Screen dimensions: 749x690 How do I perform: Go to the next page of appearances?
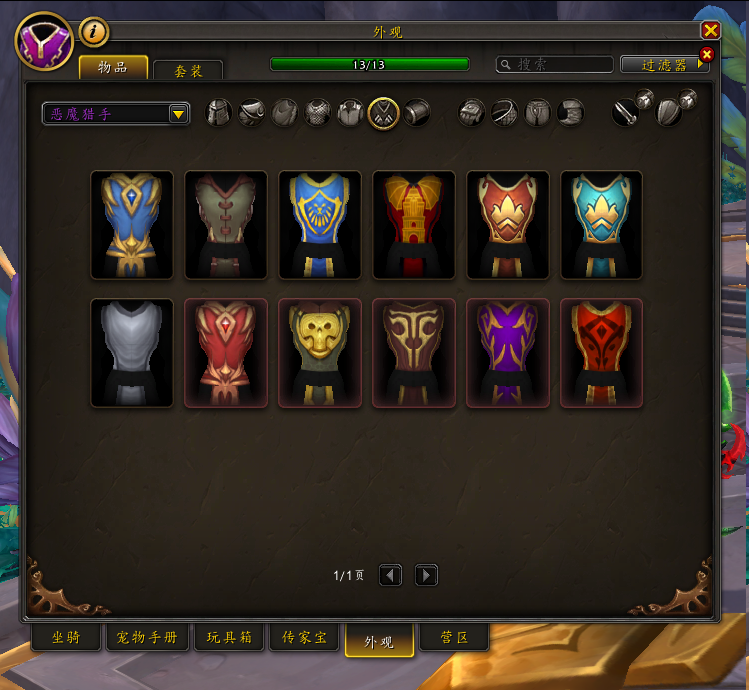coord(426,575)
